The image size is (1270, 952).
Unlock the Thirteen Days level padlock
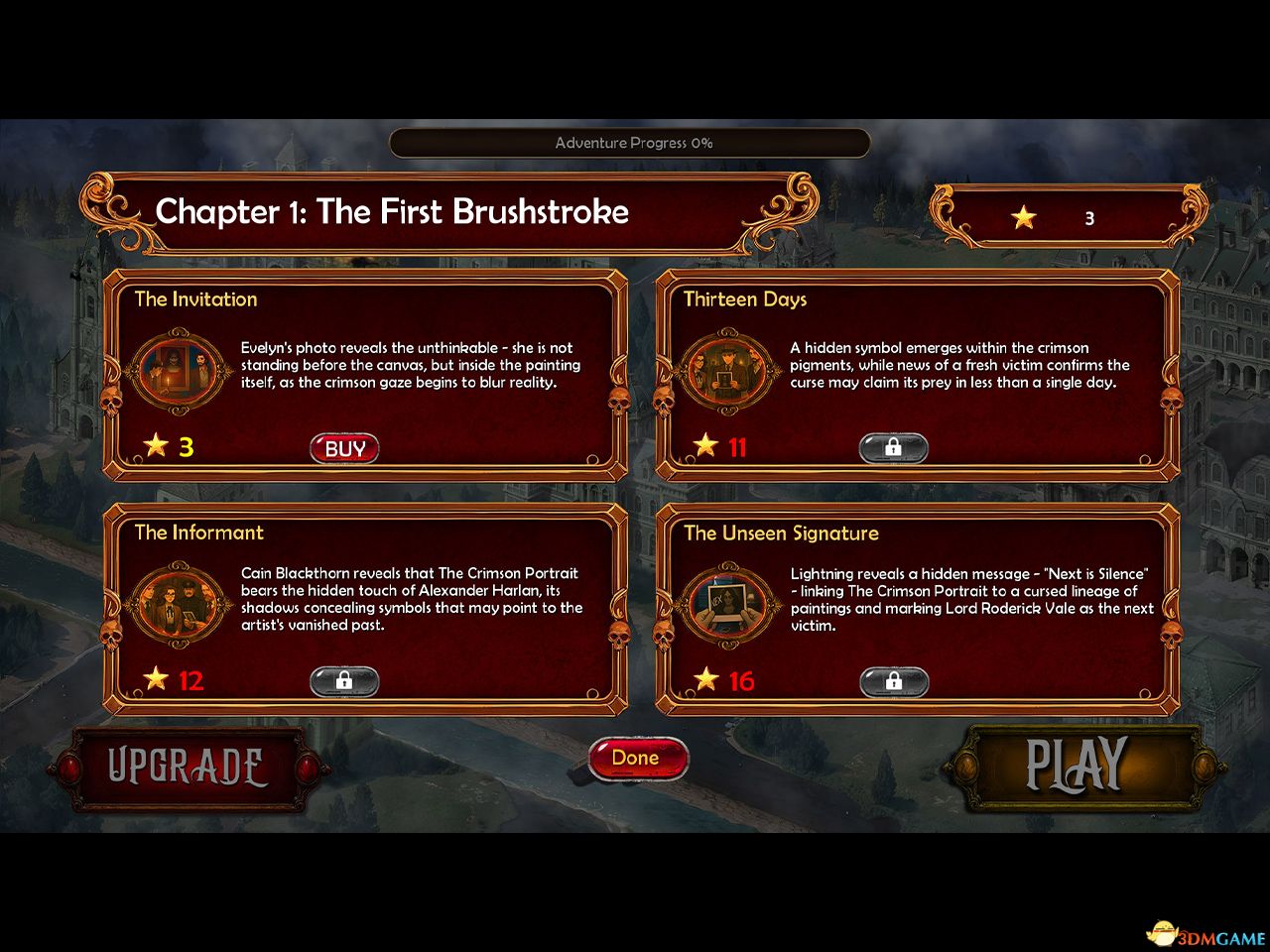point(892,448)
